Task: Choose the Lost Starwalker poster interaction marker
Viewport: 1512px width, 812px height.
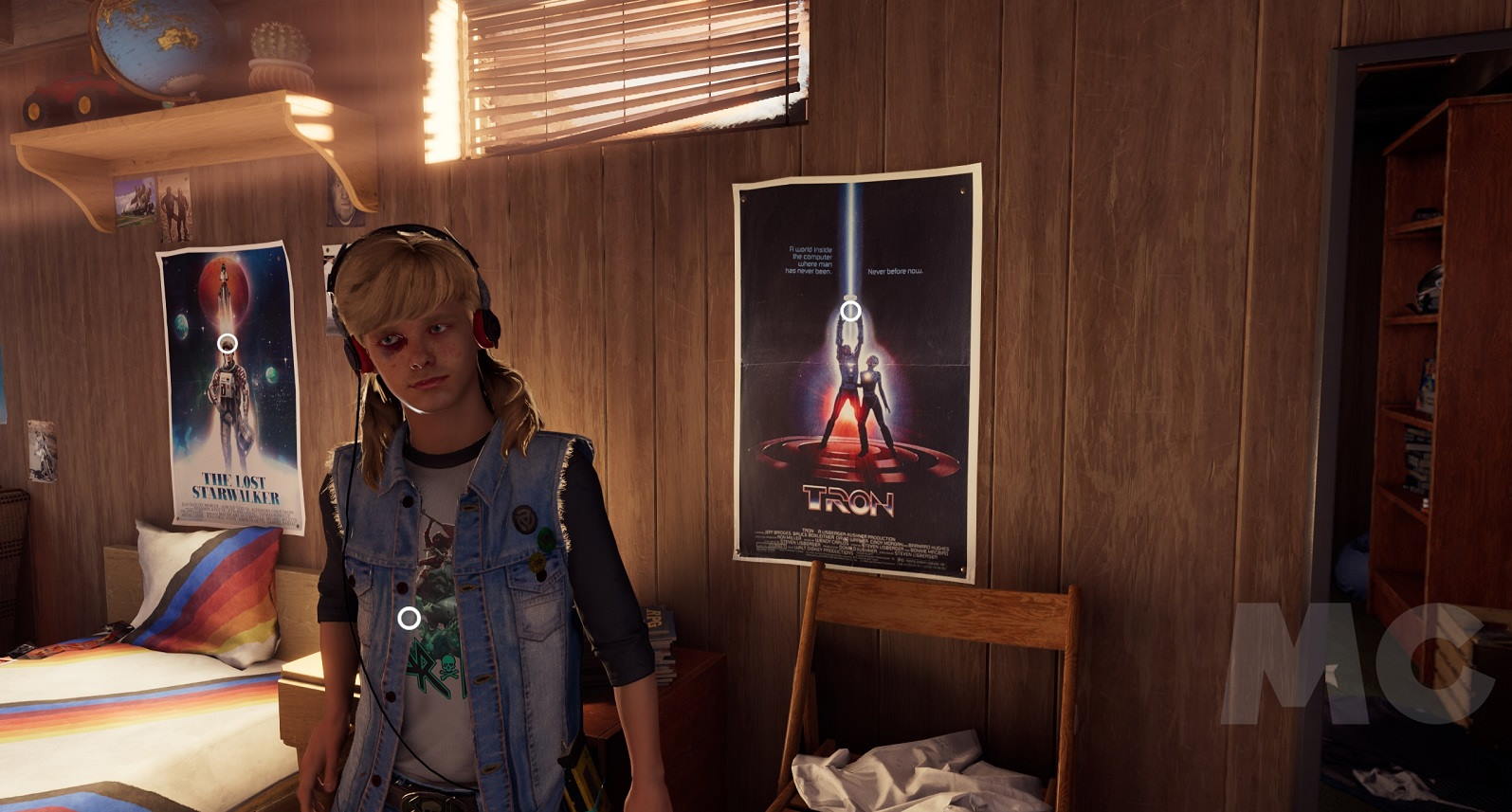Action: 228,343
